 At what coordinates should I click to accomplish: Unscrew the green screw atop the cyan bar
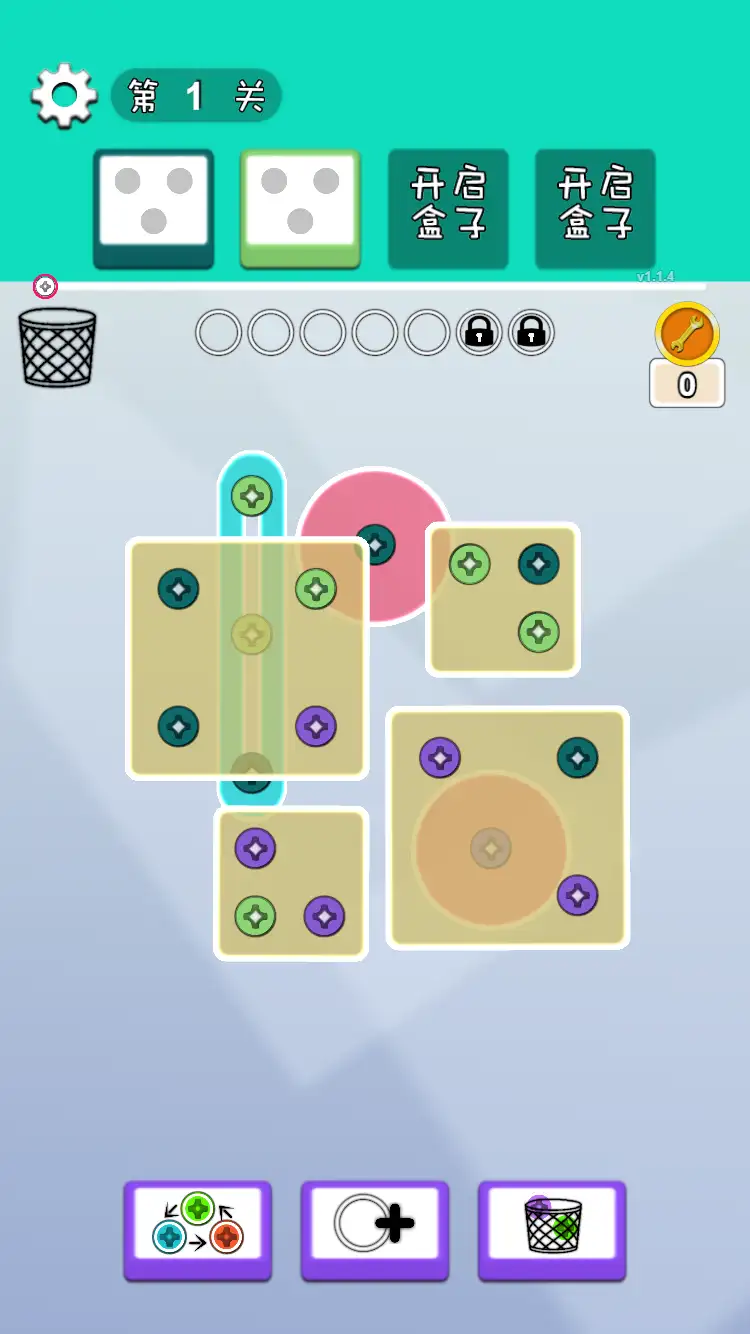pyautogui.click(x=252, y=495)
